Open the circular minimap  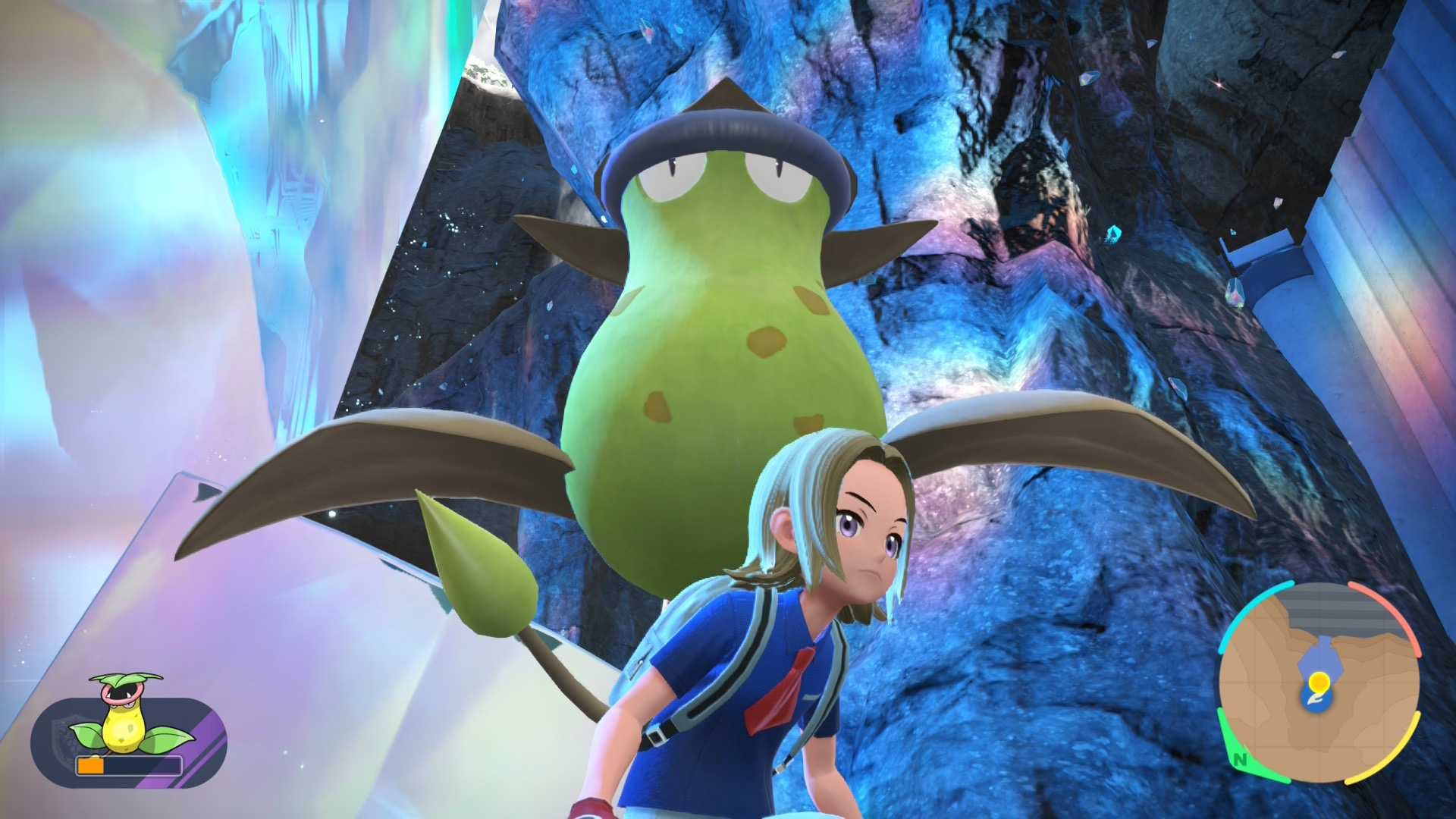point(1319,684)
